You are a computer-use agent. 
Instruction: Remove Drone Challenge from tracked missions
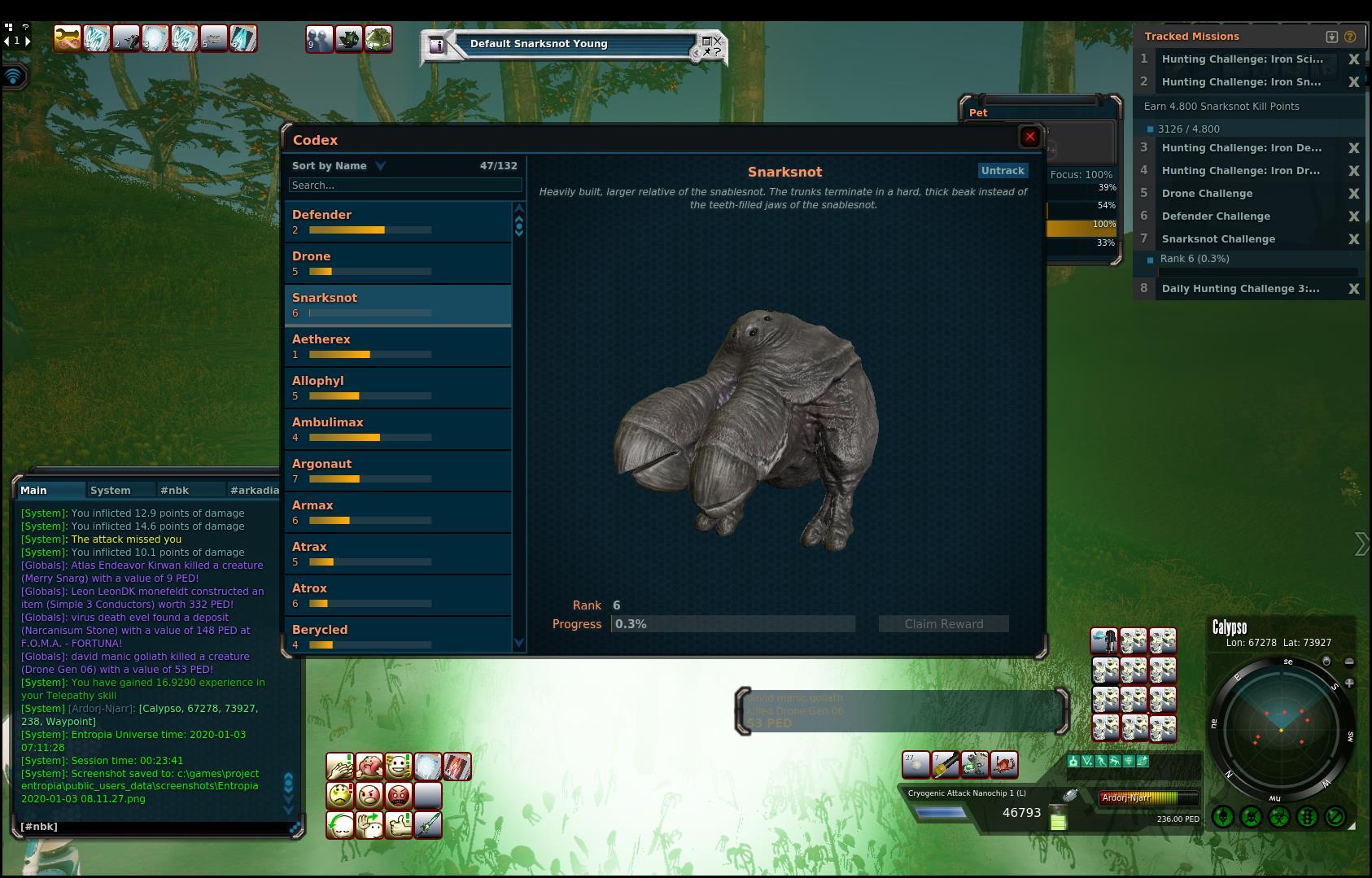[1353, 194]
